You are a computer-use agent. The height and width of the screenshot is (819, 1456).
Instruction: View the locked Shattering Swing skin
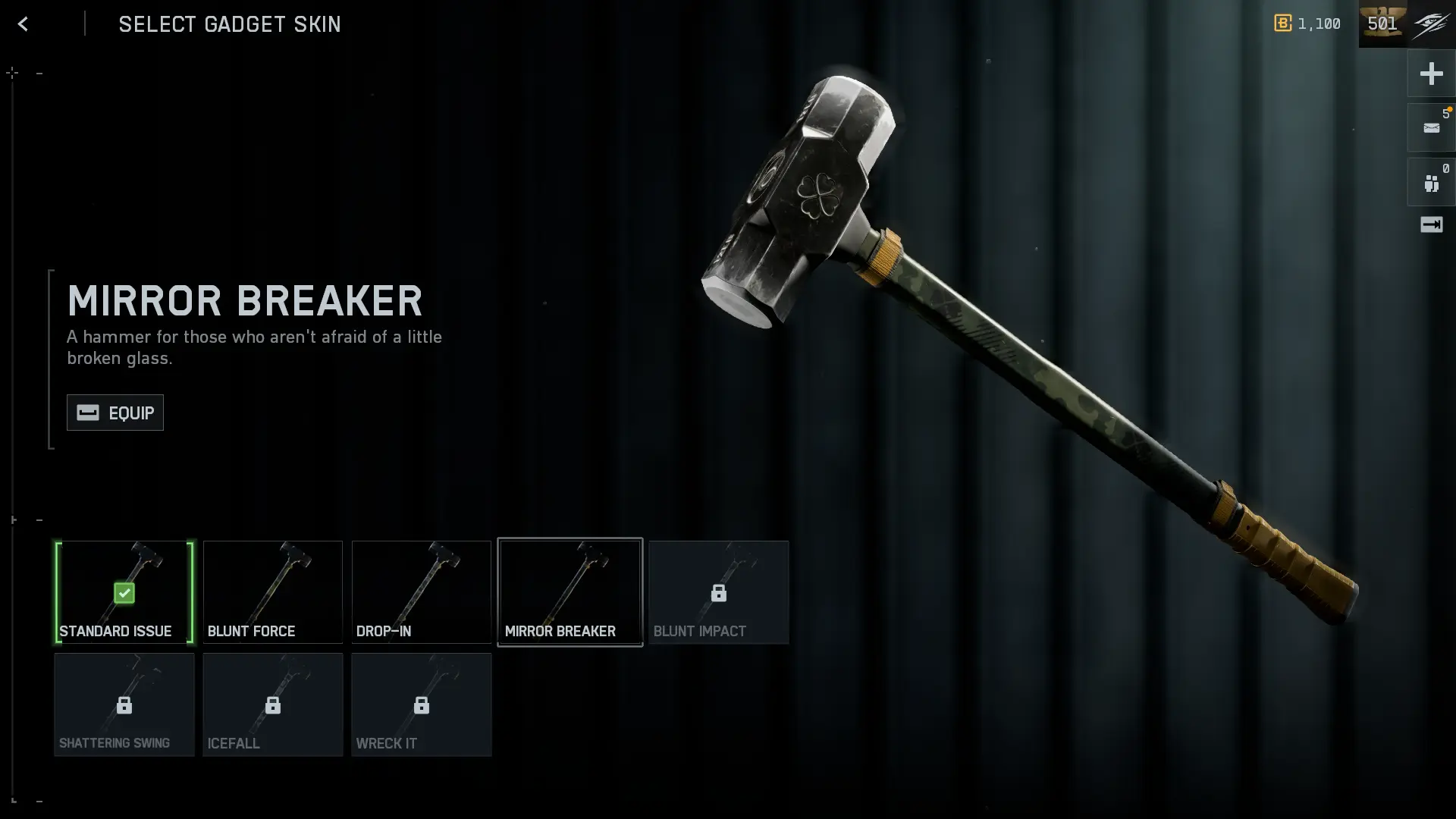(x=124, y=704)
